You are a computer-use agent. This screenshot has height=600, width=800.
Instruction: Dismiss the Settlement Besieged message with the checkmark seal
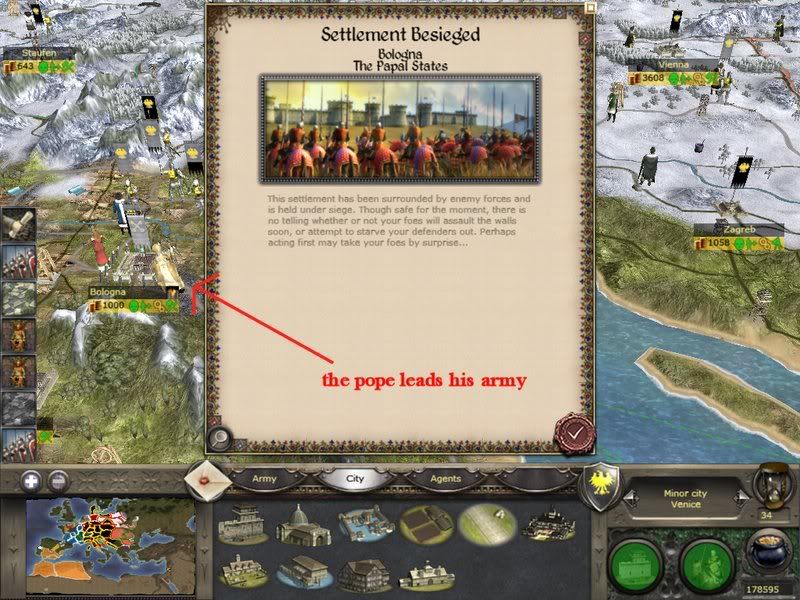coord(575,432)
